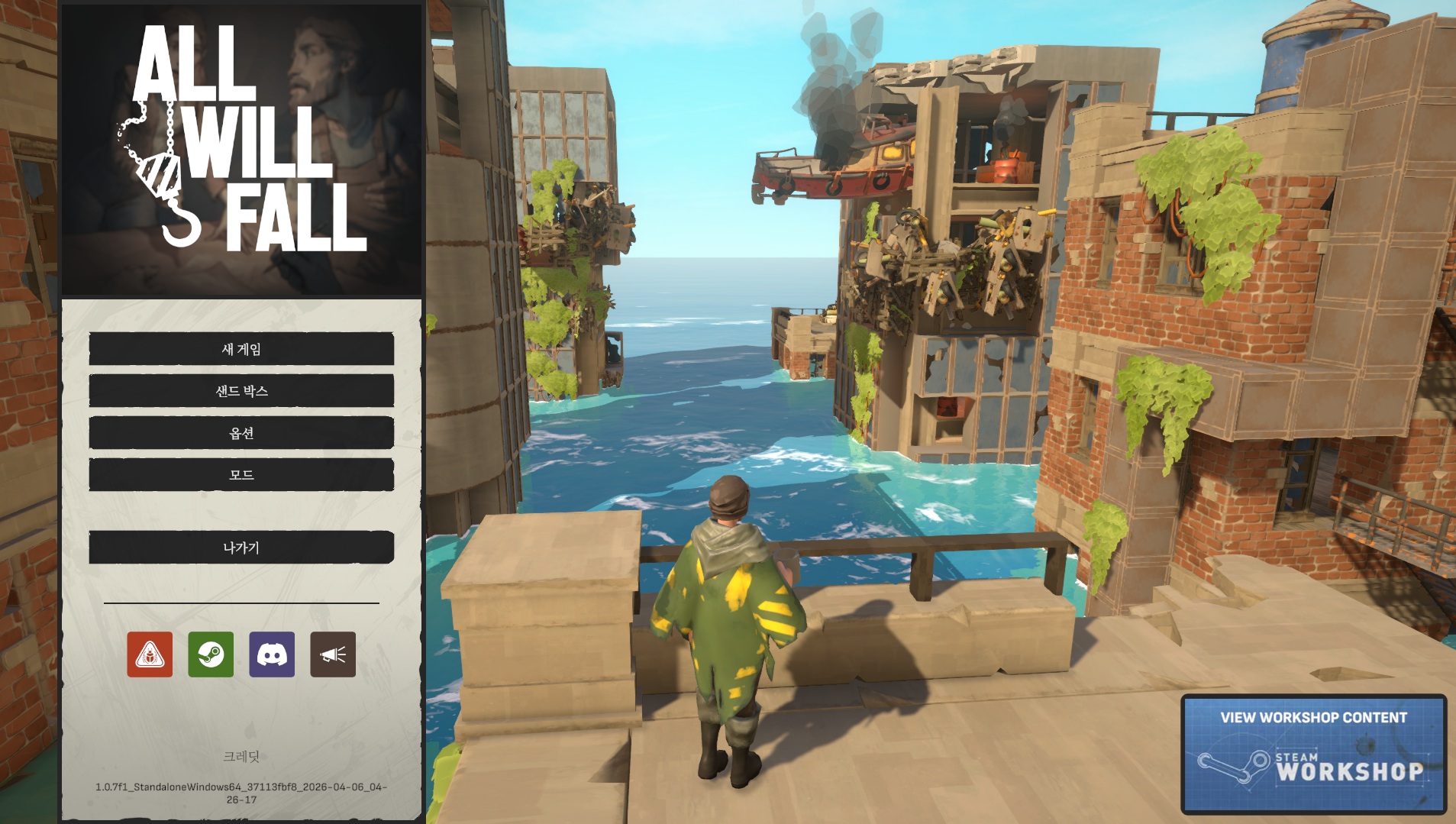View Steam Workshop content
1456x824 pixels.
point(1313,754)
